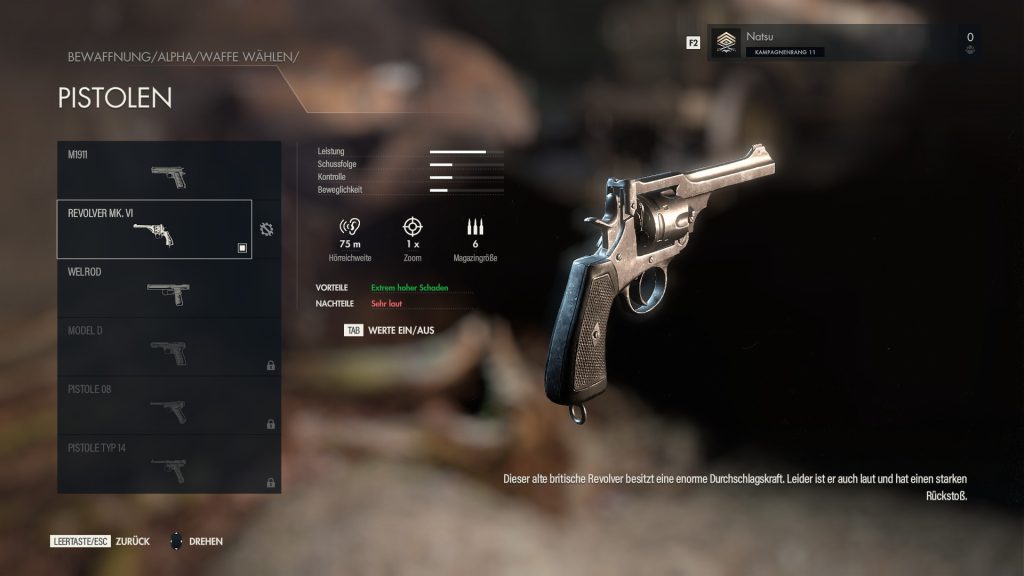
Task: Open the gear customization icon beside the revolver
Action: coord(266,229)
